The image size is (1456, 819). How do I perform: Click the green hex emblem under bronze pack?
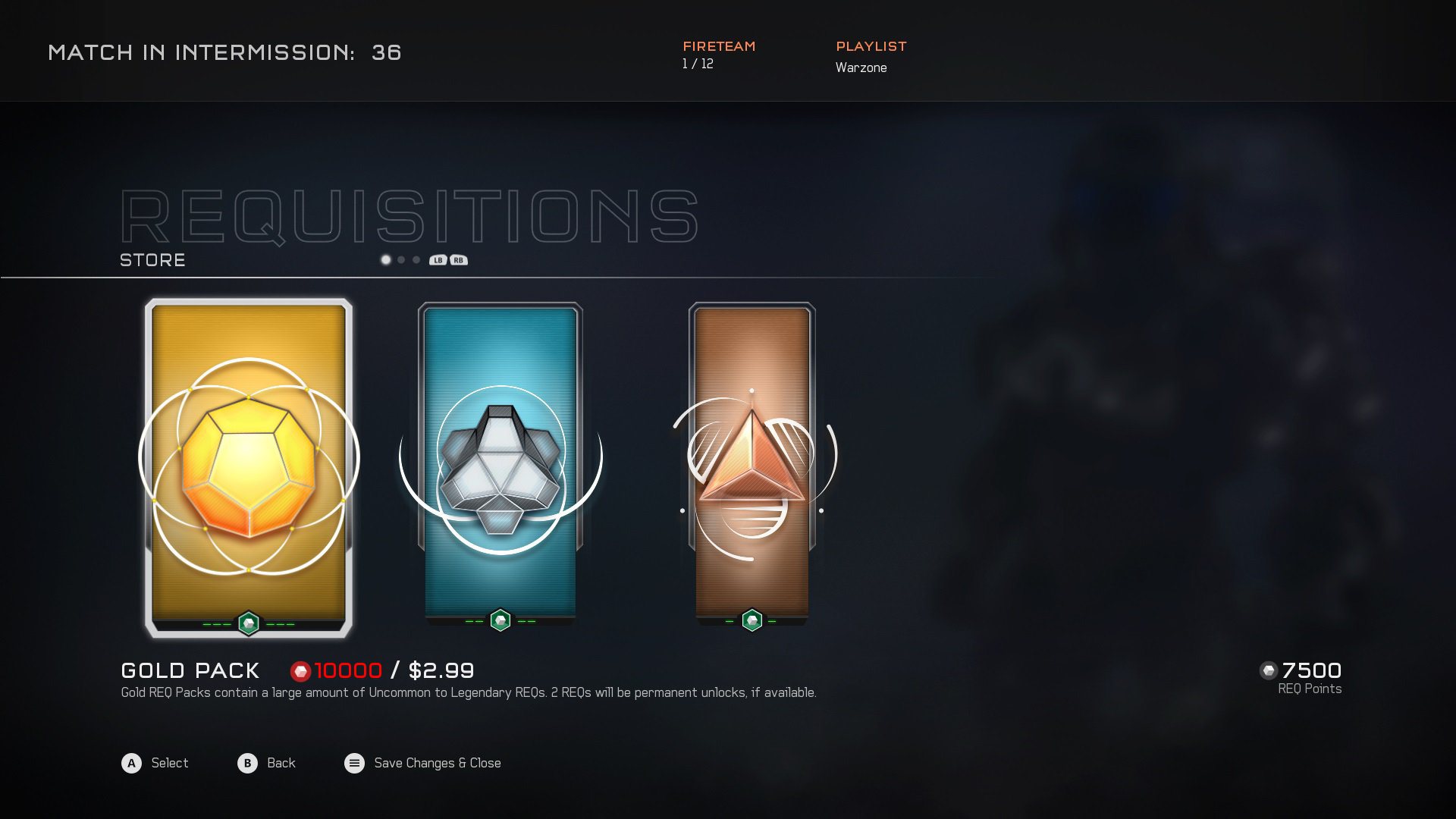(x=751, y=620)
